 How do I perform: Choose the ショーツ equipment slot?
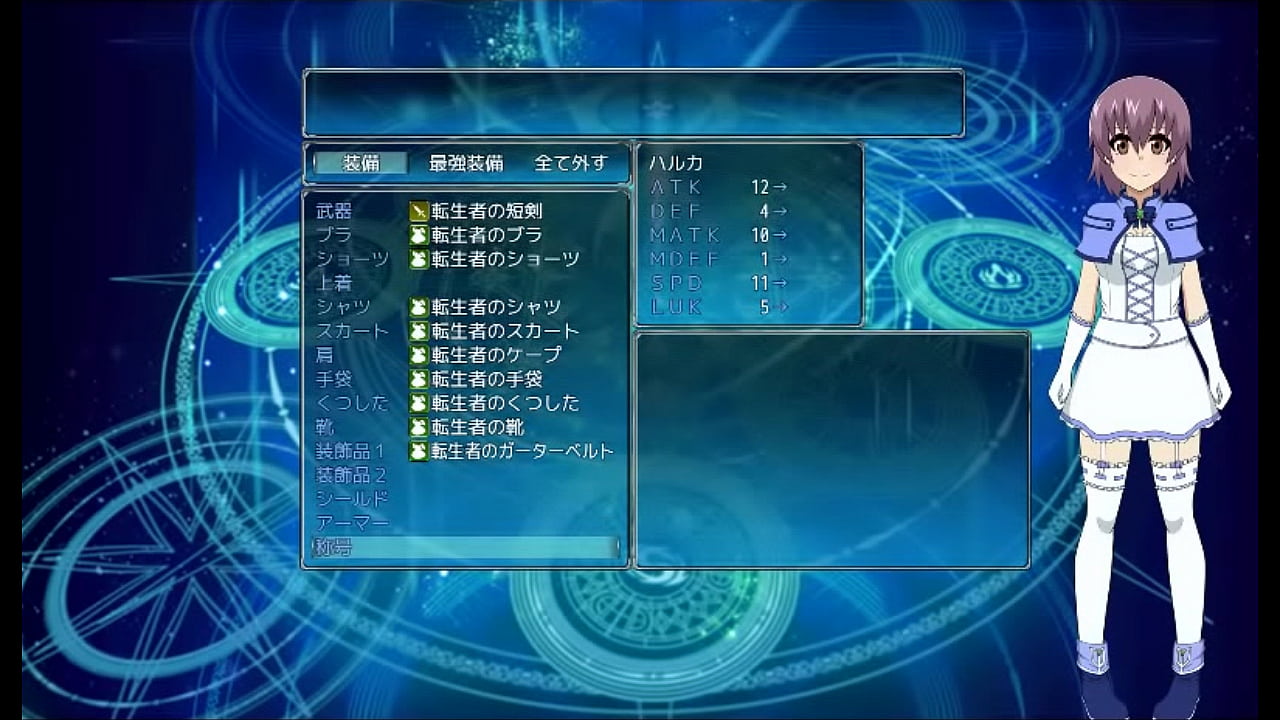tap(465, 259)
